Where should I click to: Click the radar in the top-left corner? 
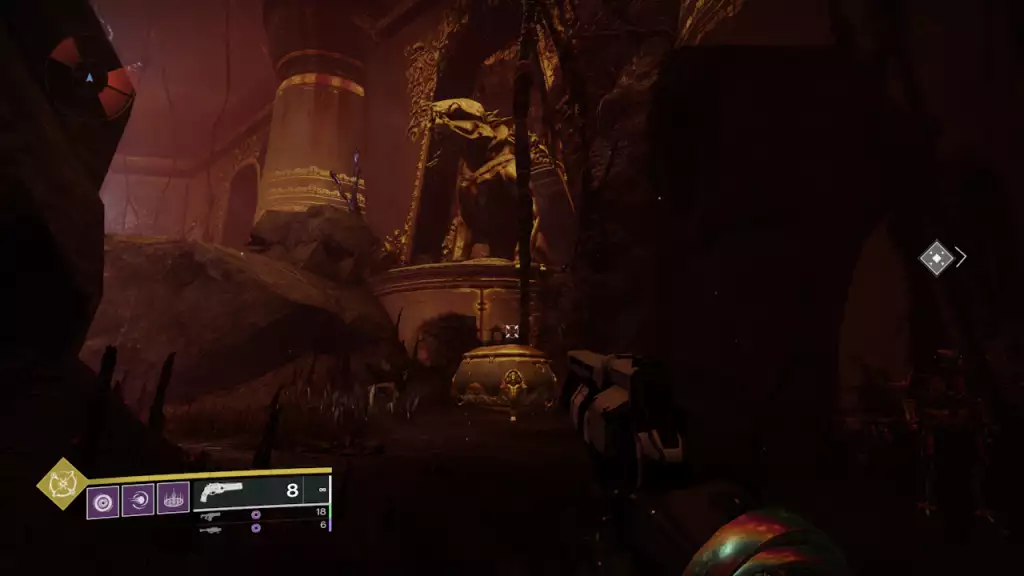(92, 78)
